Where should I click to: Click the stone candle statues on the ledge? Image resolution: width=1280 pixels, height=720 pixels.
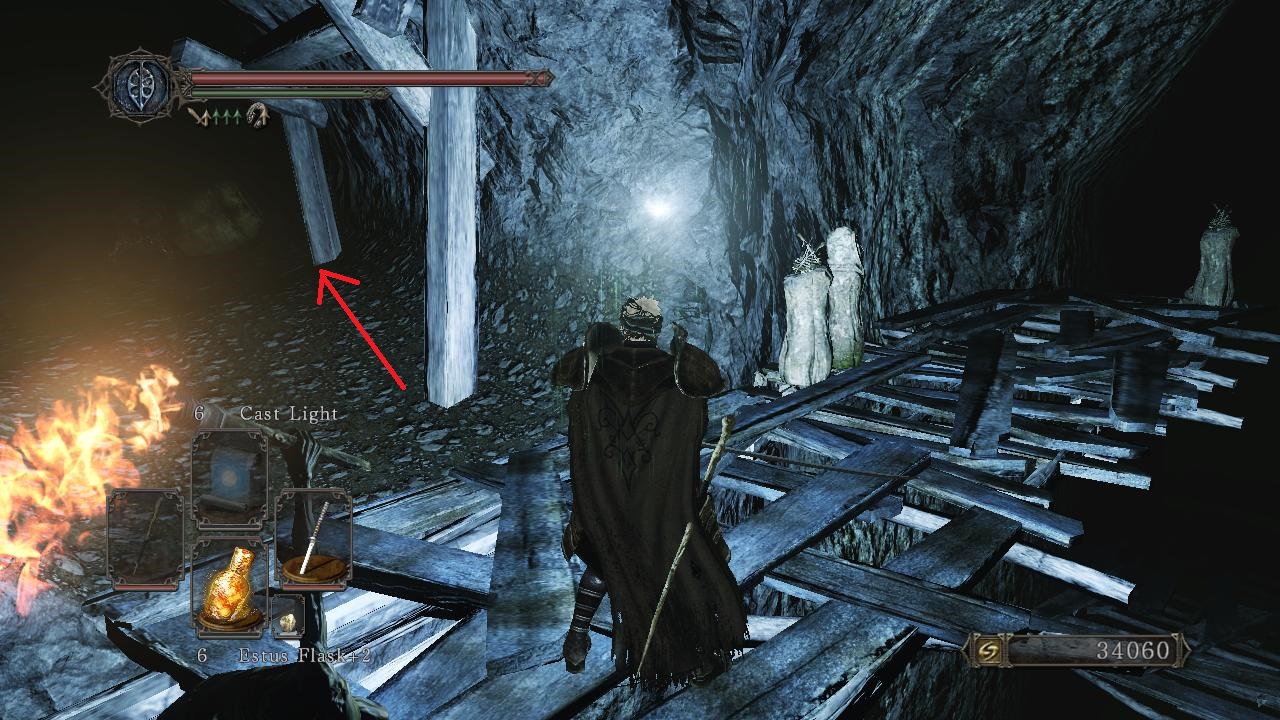(x=820, y=320)
